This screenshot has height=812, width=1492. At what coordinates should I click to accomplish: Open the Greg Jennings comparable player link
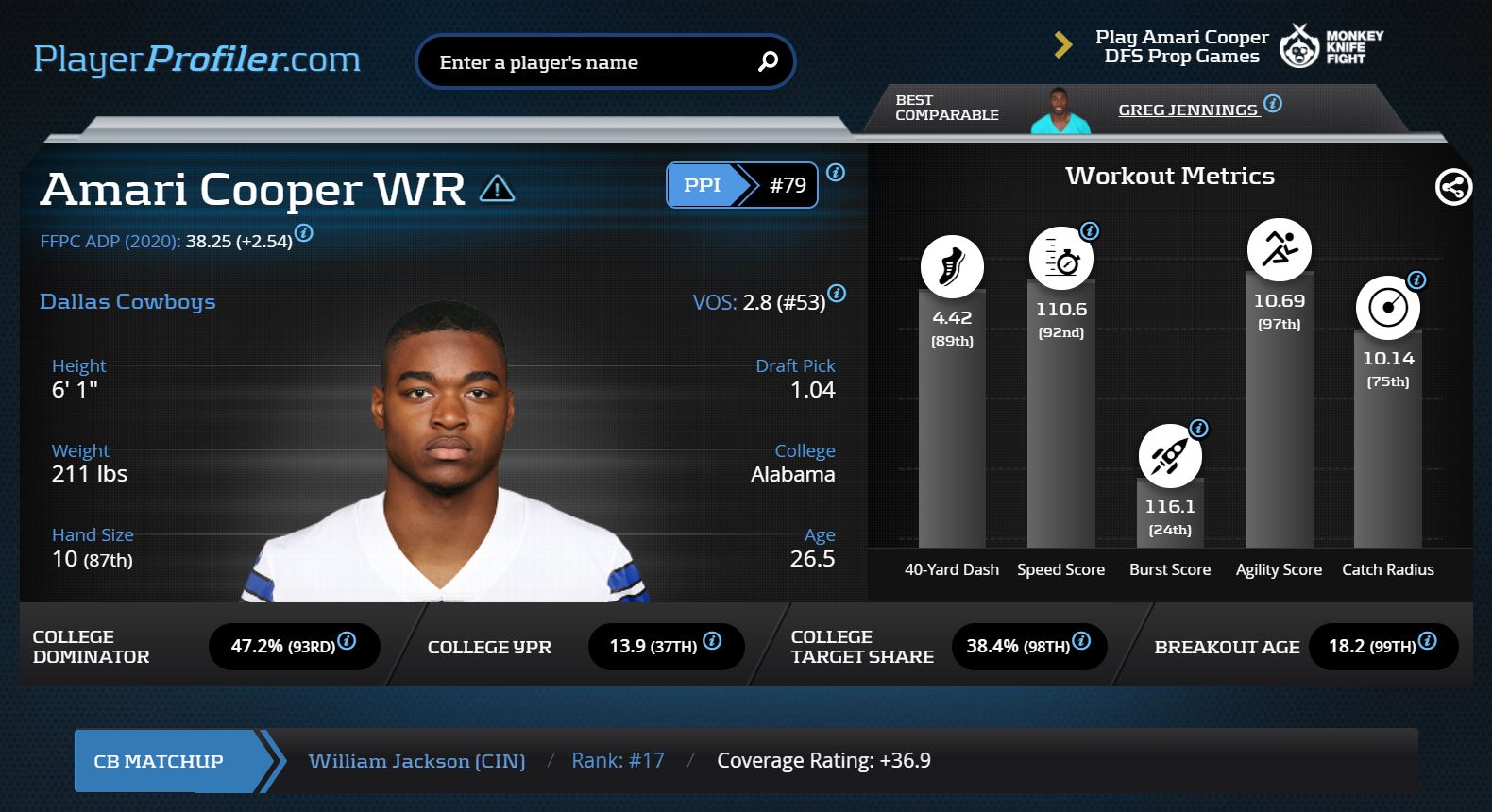point(1187,110)
